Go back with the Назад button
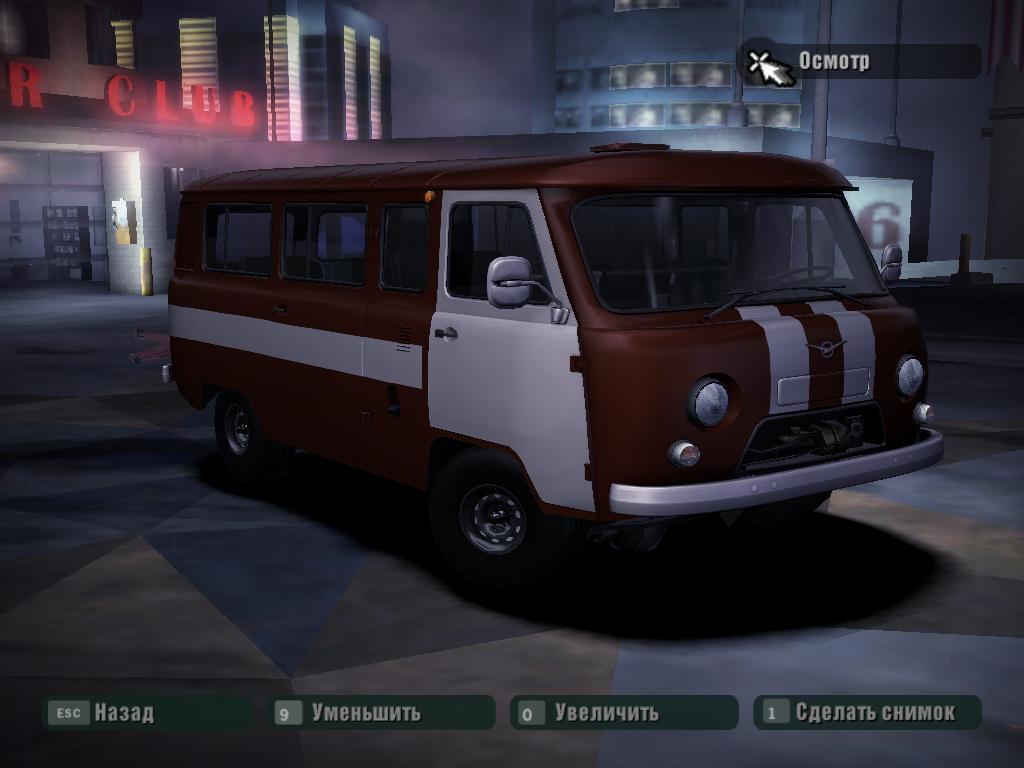 tap(123, 713)
